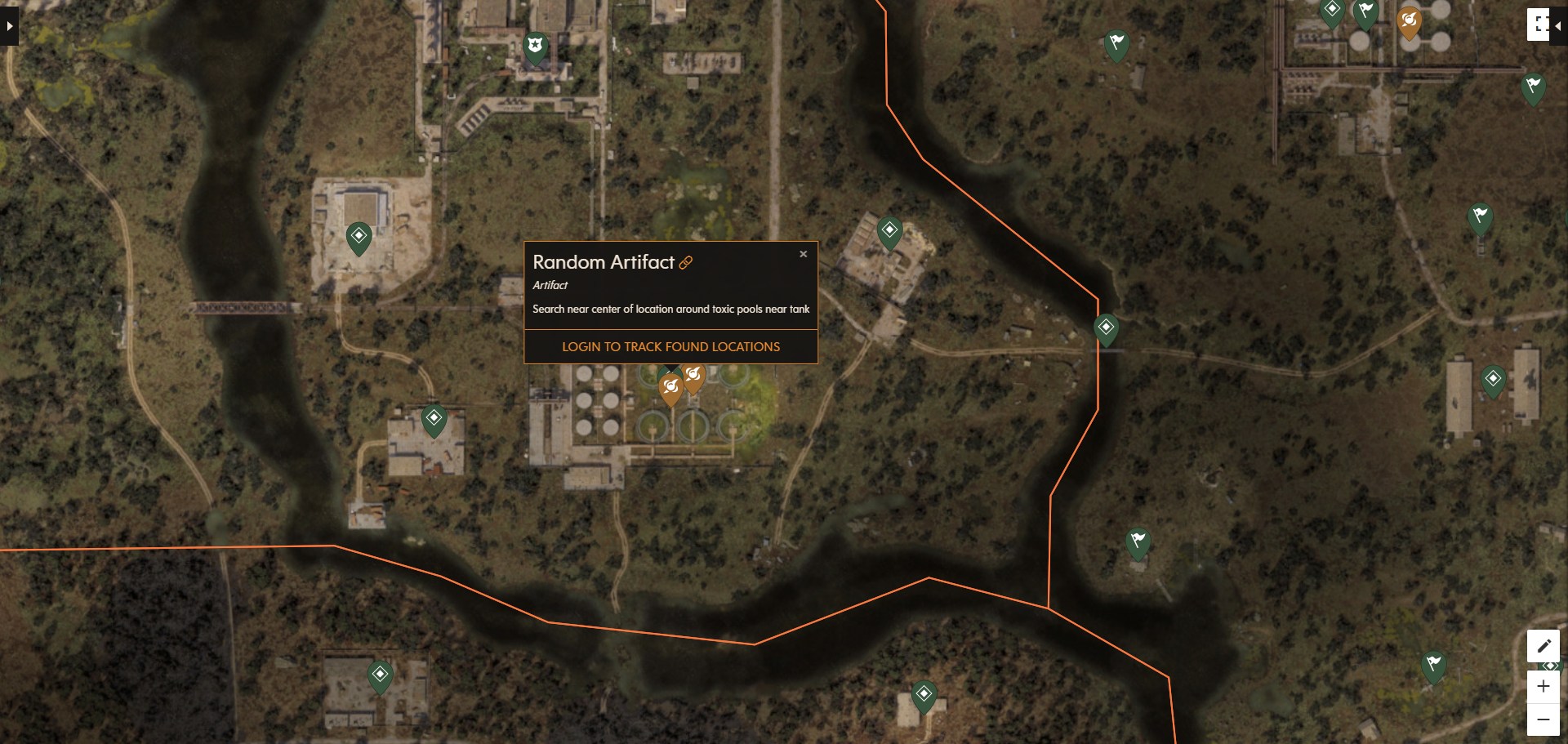The width and height of the screenshot is (1568, 744).
Task: Copy the Random Artifact share link
Action: 685,262
